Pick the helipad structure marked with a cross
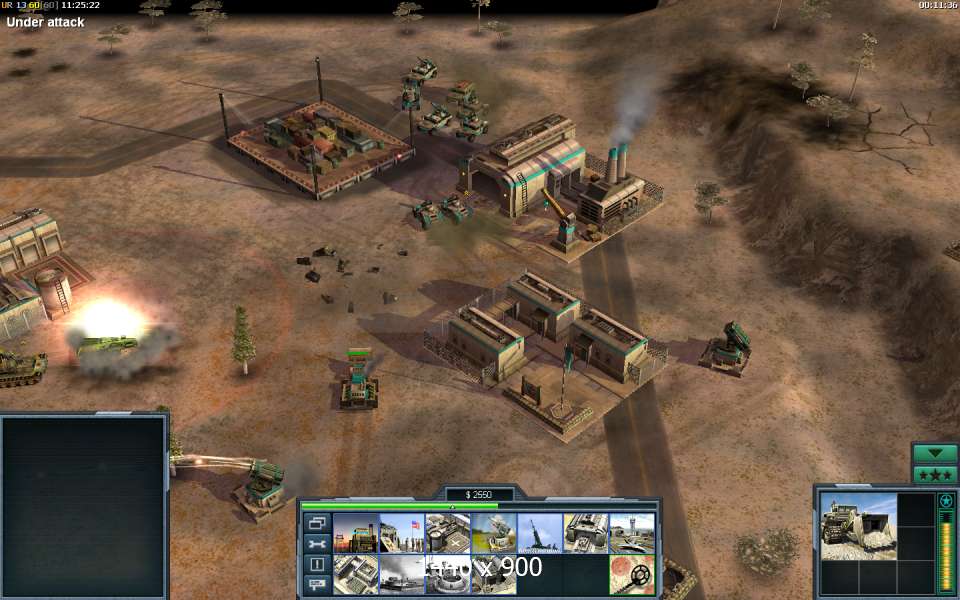 point(447,533)
